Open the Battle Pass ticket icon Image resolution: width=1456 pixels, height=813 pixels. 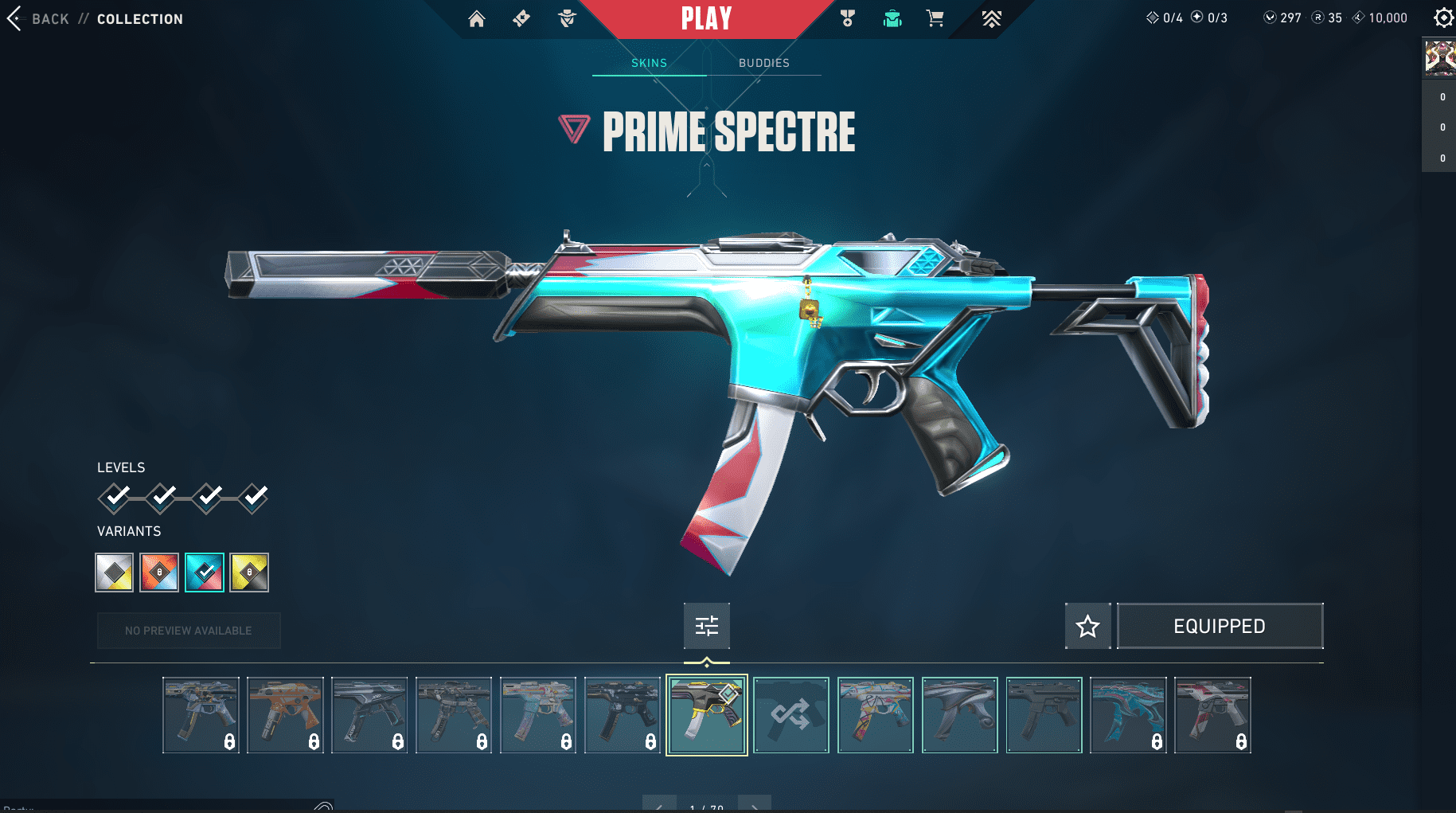click(x=521, y=18)
